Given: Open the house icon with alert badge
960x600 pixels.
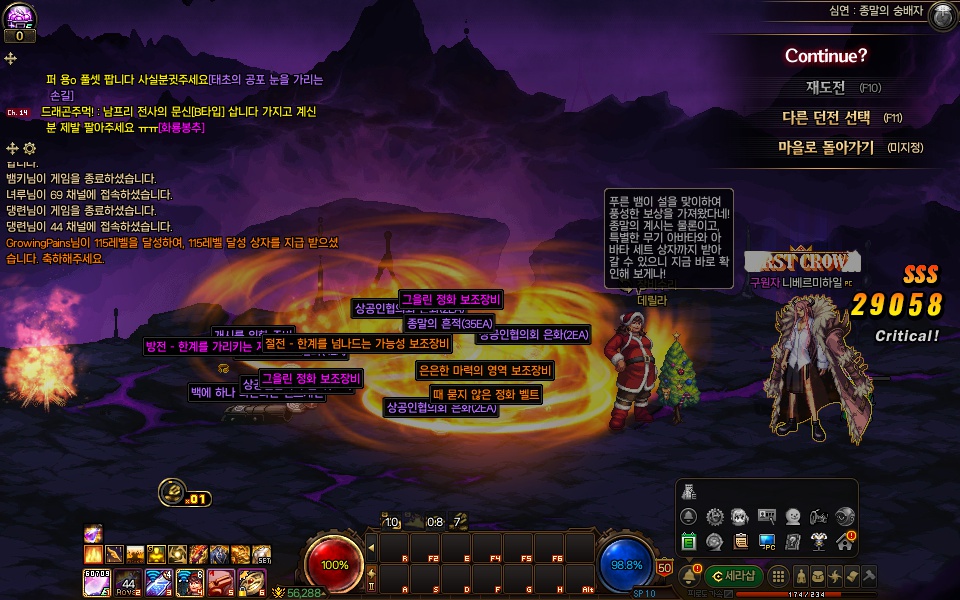Looking at the screenshot, I should [844, 541].
